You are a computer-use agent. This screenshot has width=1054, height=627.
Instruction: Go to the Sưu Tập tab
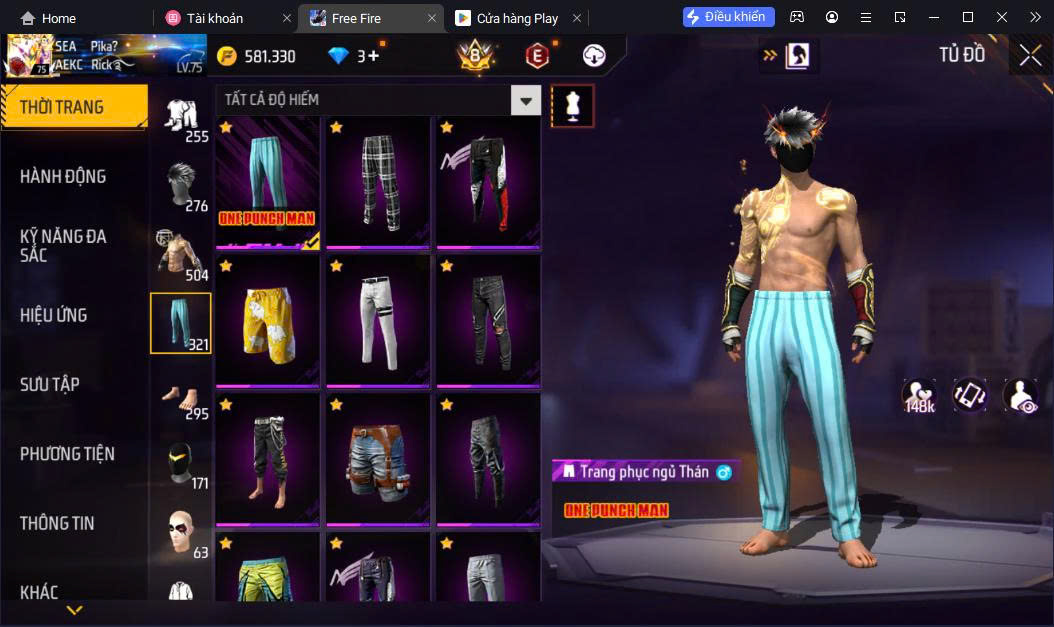pos(50,384)
